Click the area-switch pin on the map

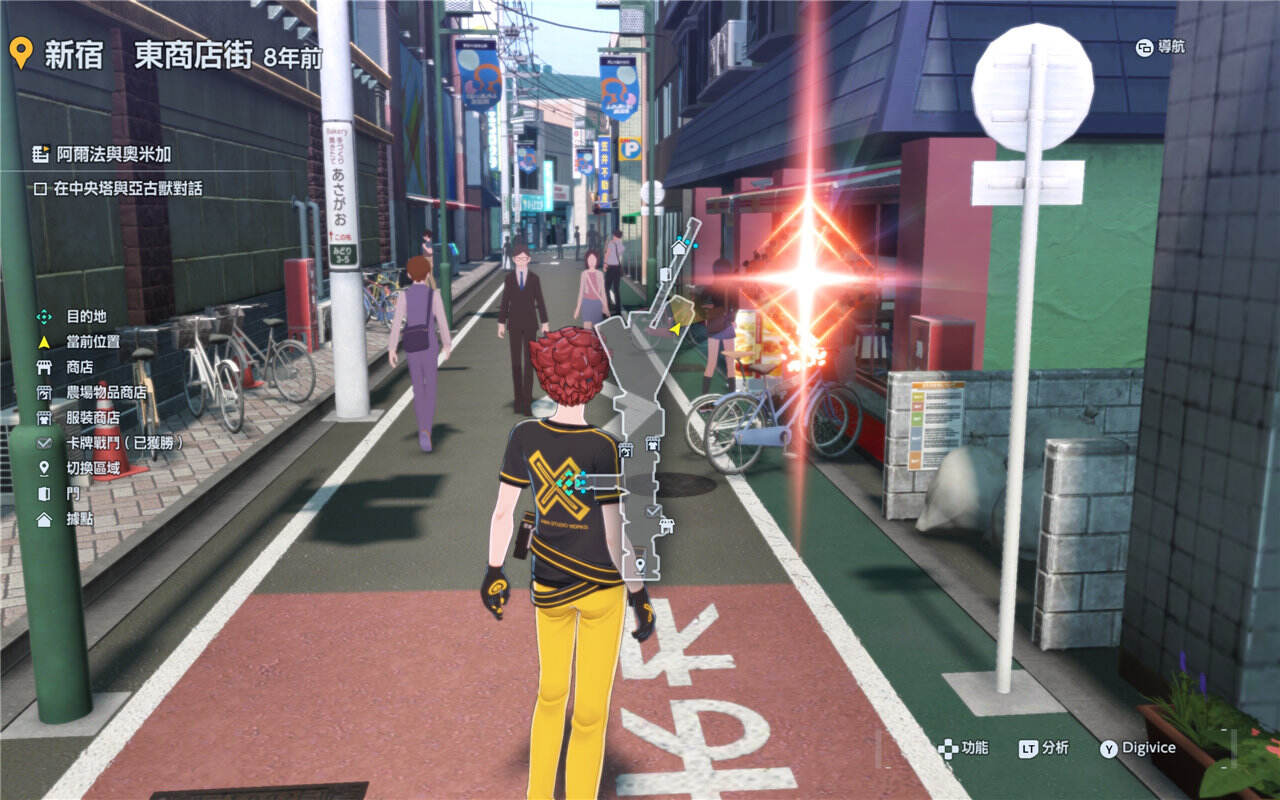click(x=641, y=566)
